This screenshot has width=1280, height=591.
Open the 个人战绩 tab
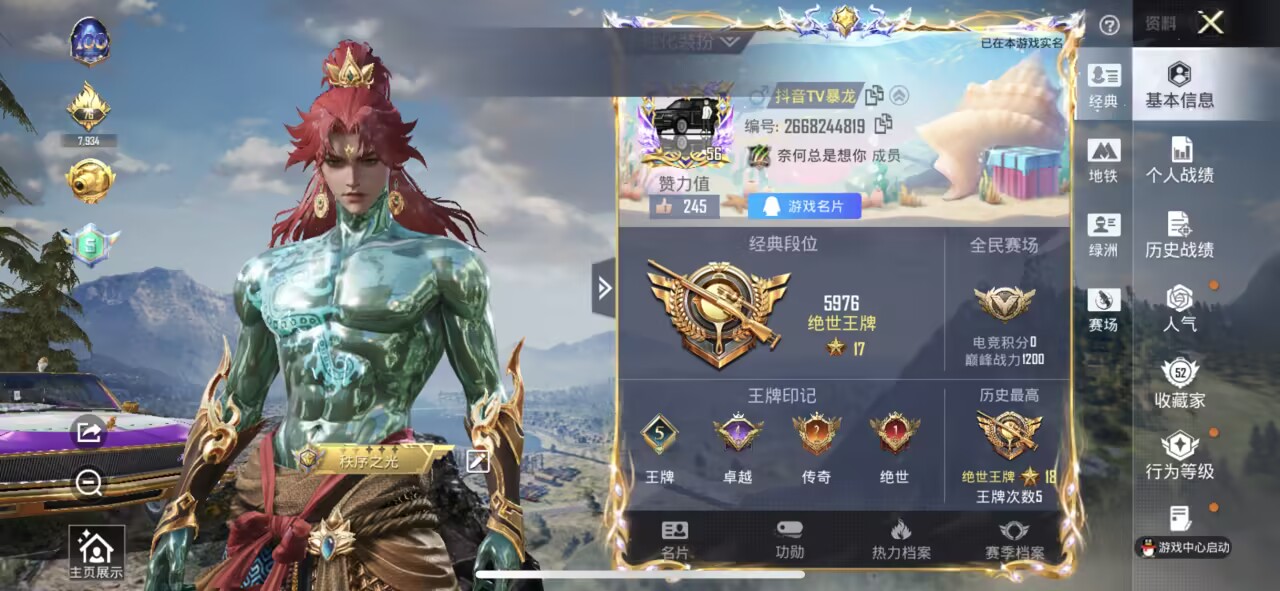[x=1180, y=162]
